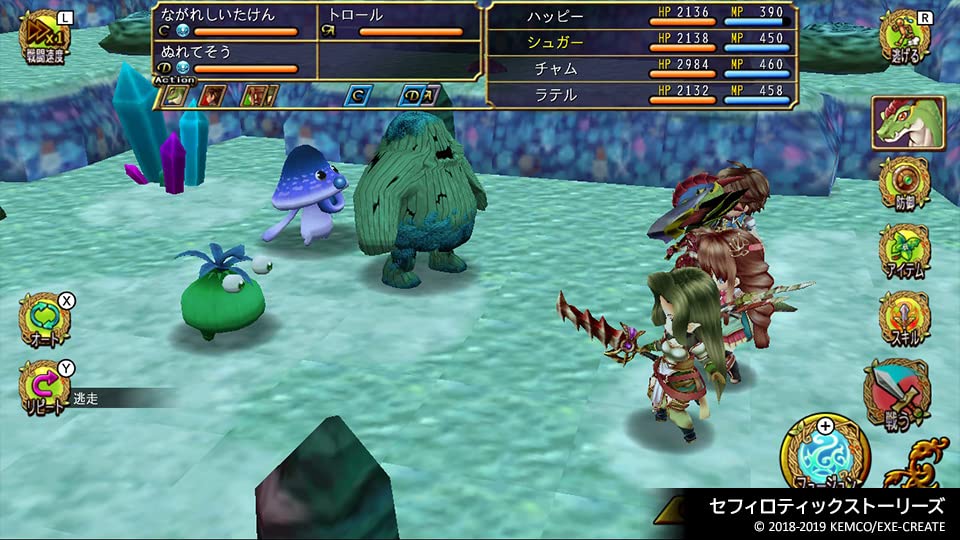Open the Item (アイテム) menu
The height and width of the screenshot is (540, 960).
[904, 251]
